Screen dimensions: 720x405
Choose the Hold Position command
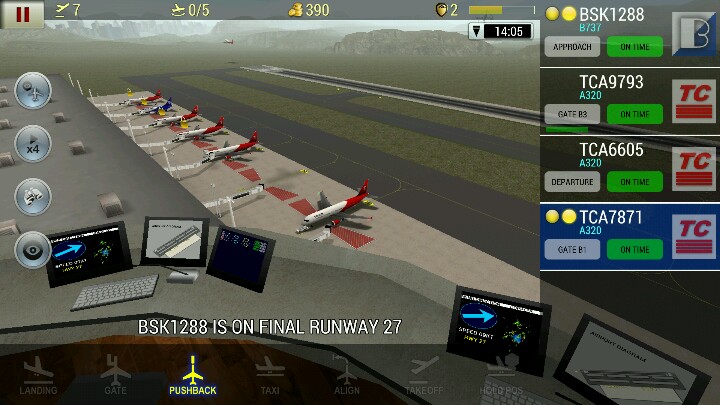click(500, 376)
